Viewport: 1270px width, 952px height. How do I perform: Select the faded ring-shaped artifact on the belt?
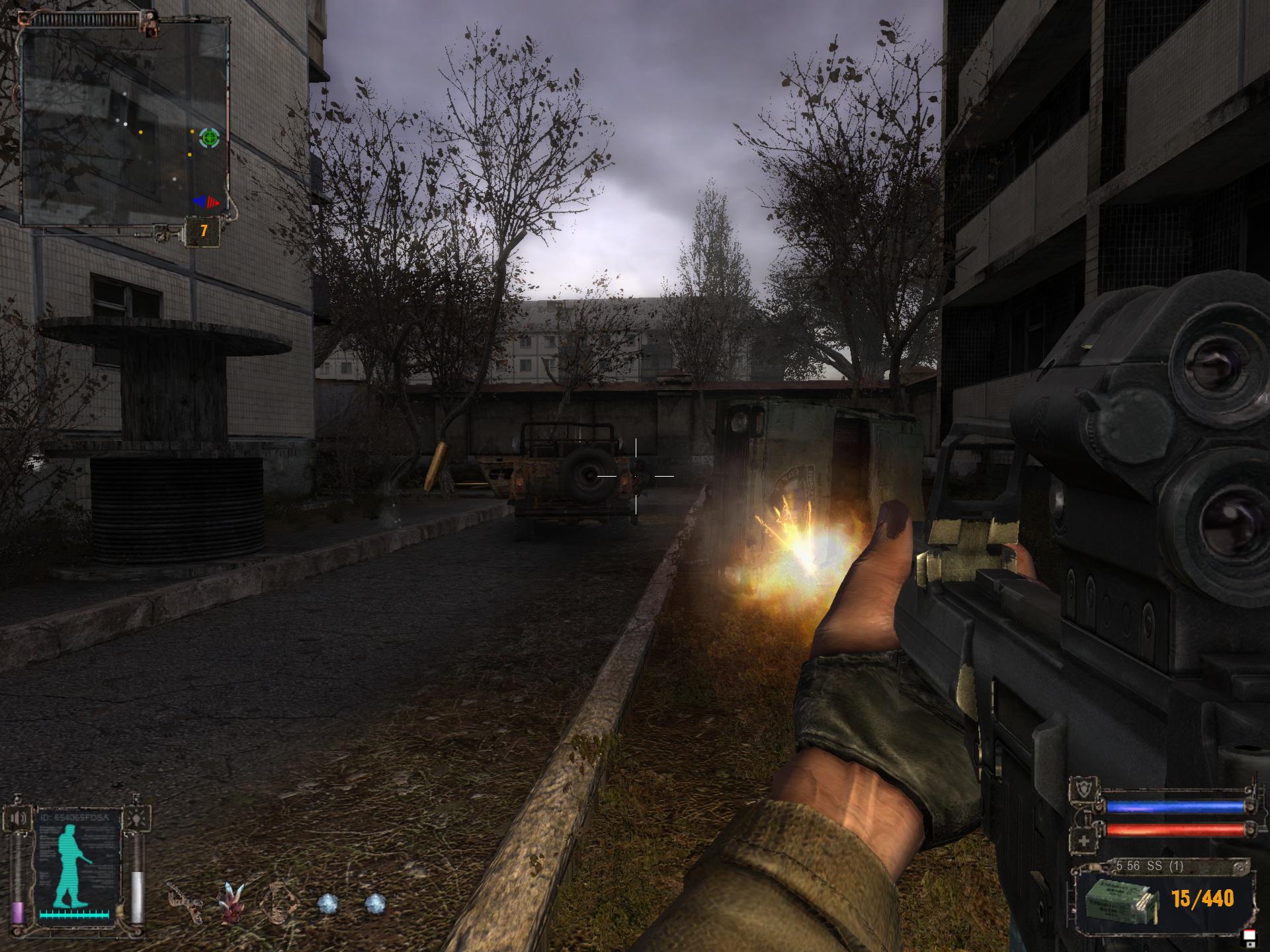[276, 904]
